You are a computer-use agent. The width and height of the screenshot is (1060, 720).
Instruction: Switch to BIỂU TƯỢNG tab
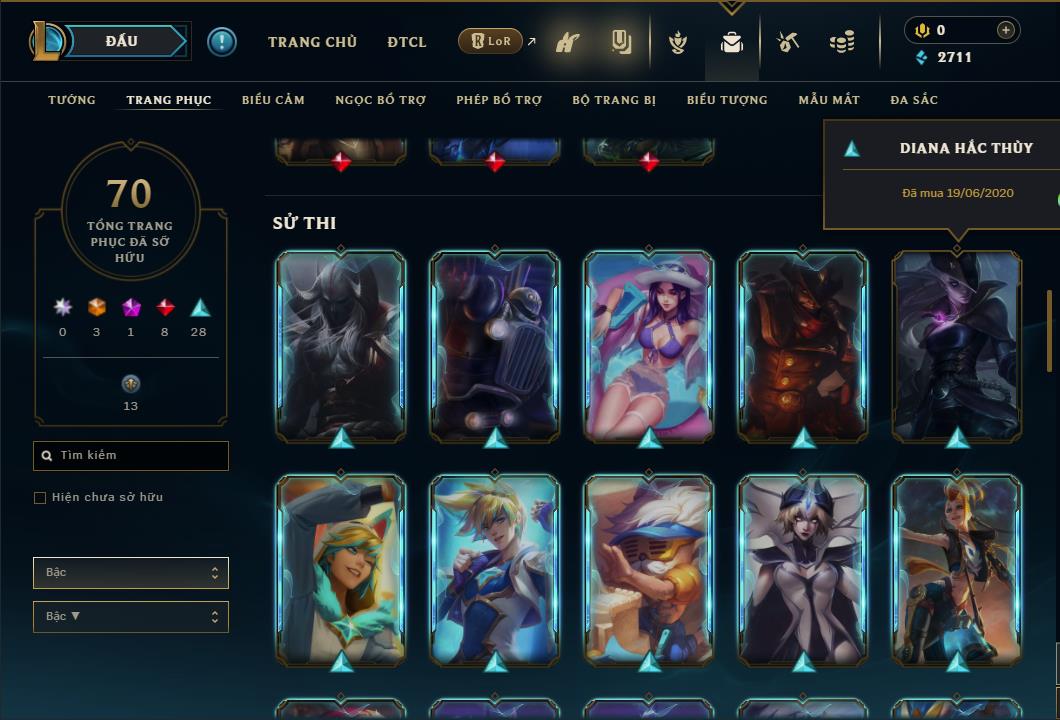pos(727,100)
